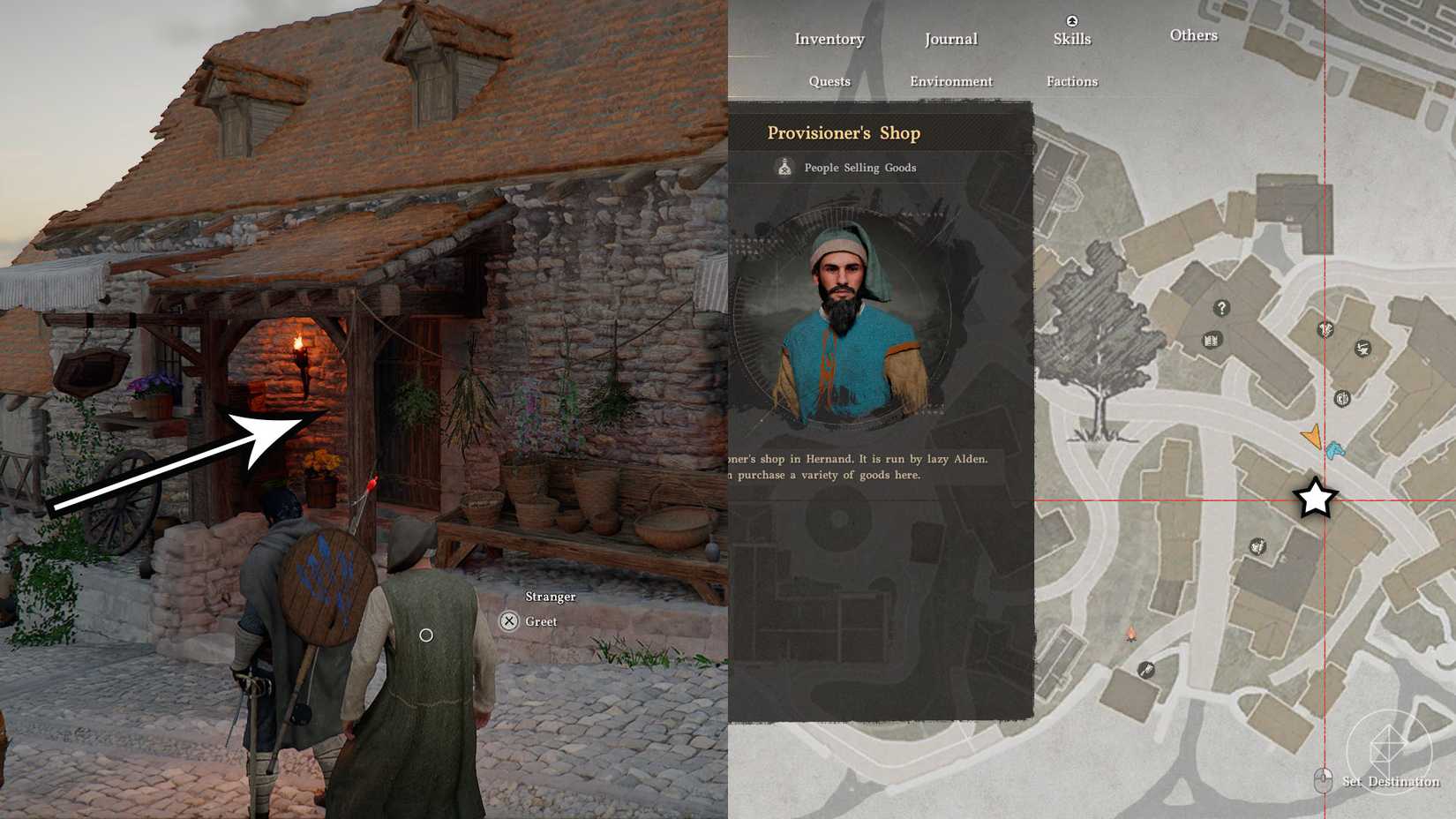Open the Journal tab

click(x=950, y=39)
